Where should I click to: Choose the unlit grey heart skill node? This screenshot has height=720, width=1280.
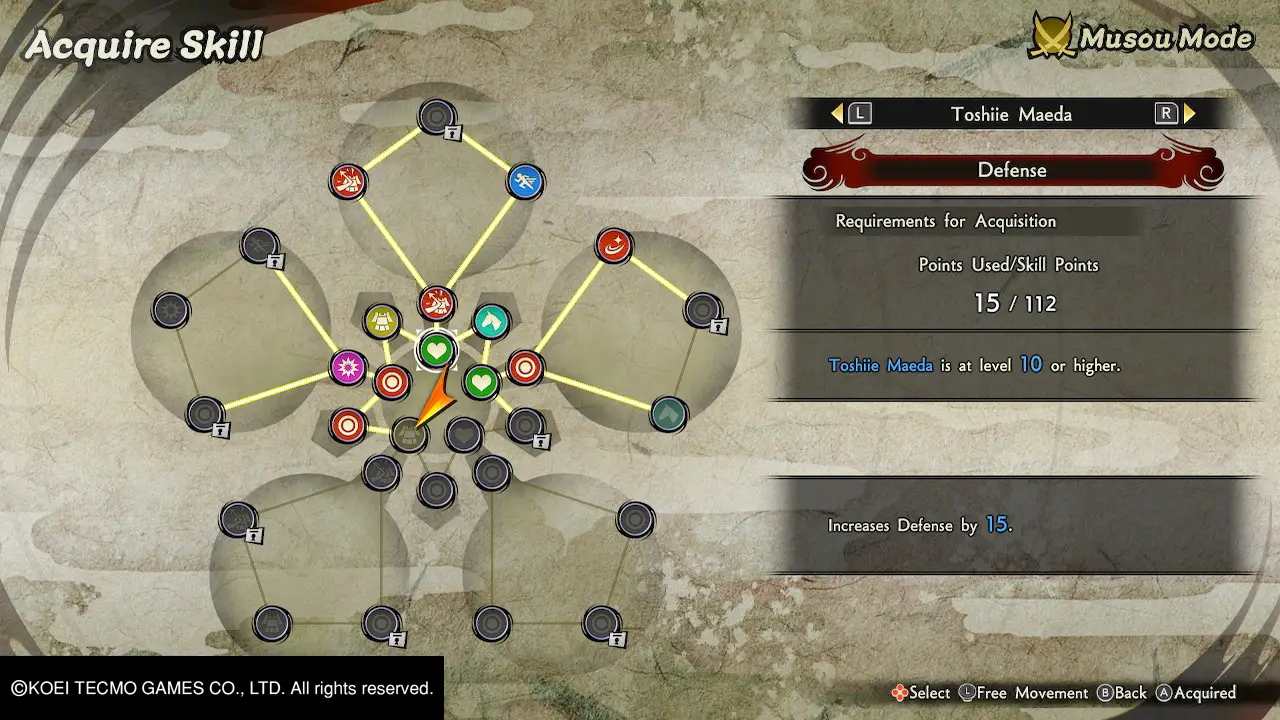coord(463,435)
